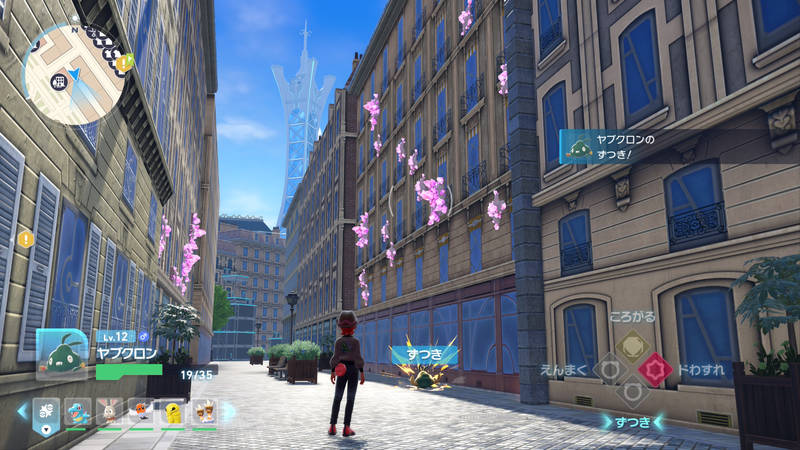
Task: Pick the last party slot on the right
Action: (205, 411)
